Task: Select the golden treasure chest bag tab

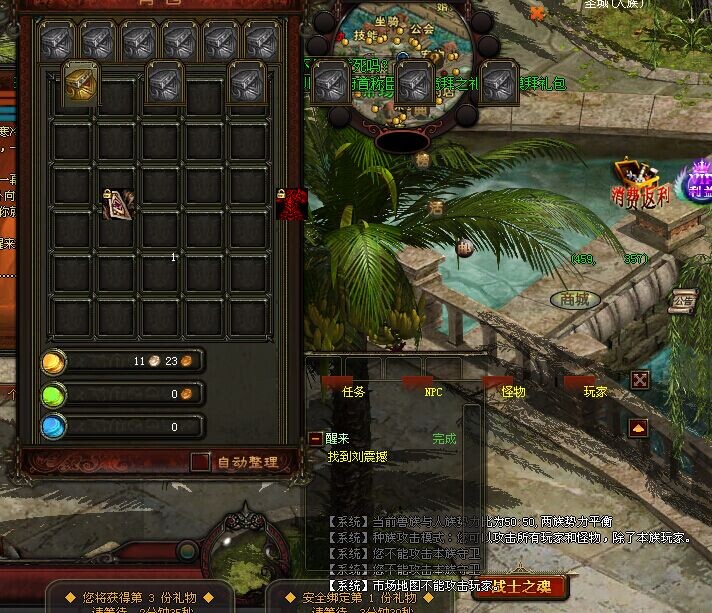Action: [x=80, y=83]
